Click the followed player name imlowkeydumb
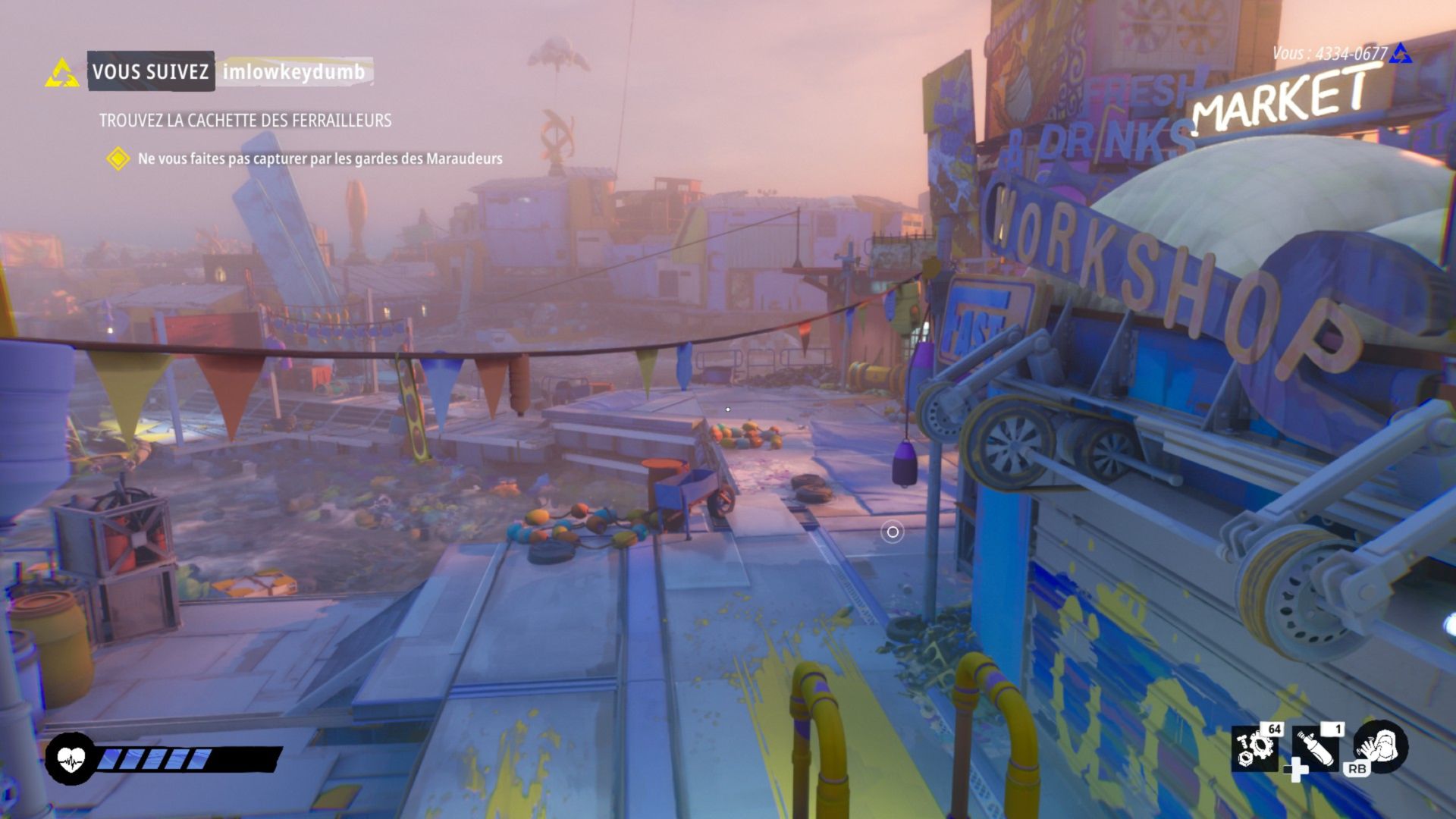1456x819 pixels. [293, 72]
